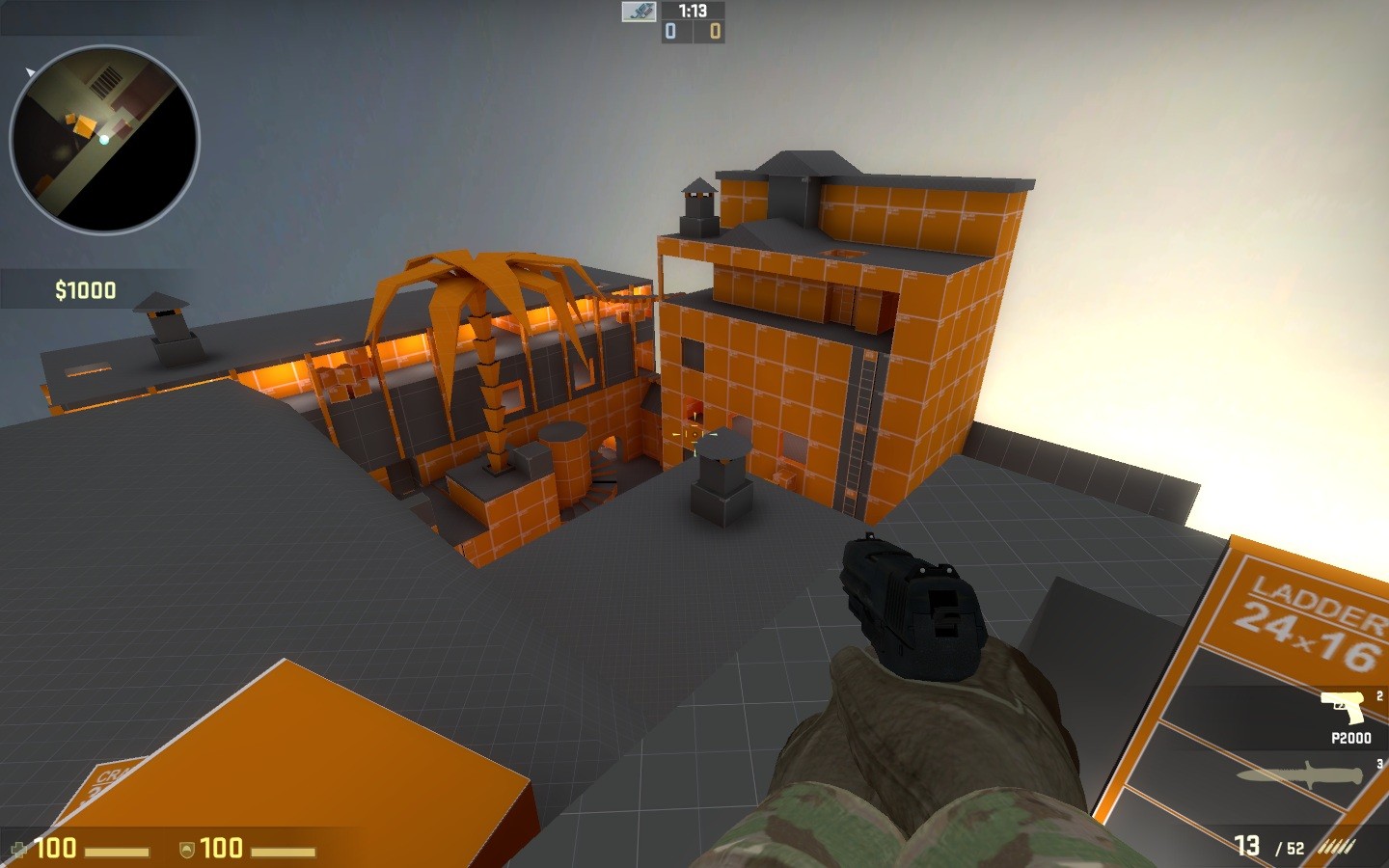The width and height of the screenshot is (1389, 868).
Task: Click the player dot on the minimap
Action: [x=103, y=141]
